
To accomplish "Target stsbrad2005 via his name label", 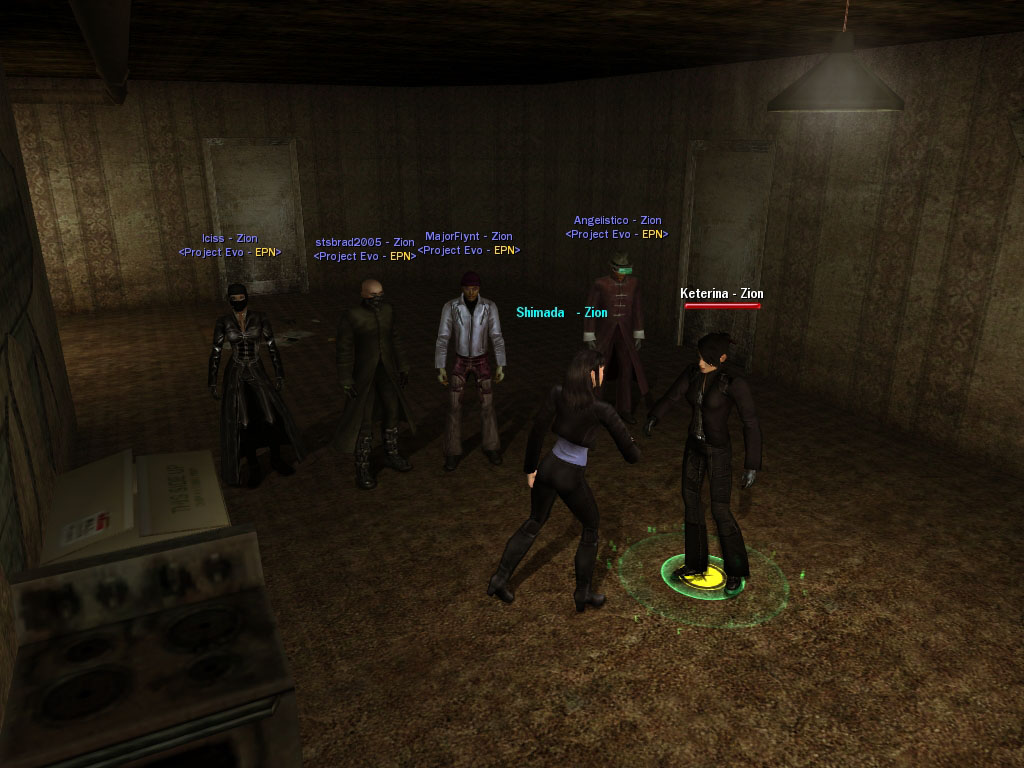I will click(x=364, y=242).
